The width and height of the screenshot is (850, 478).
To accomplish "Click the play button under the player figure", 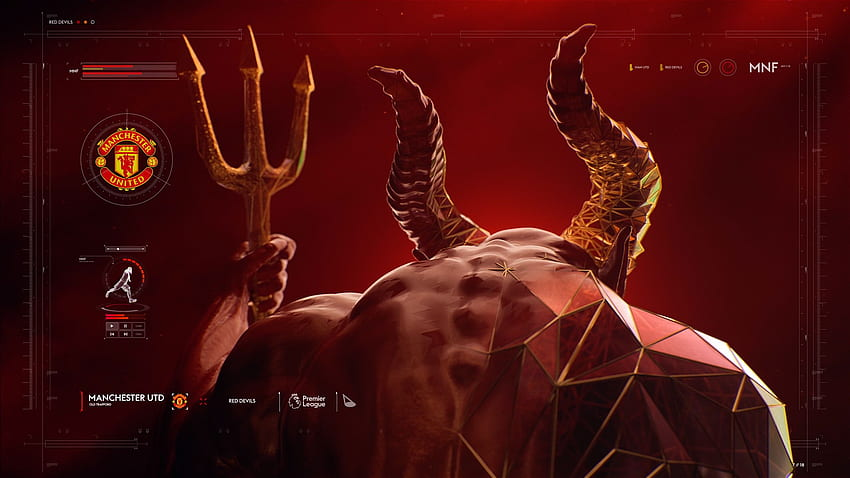I will 112,326.
